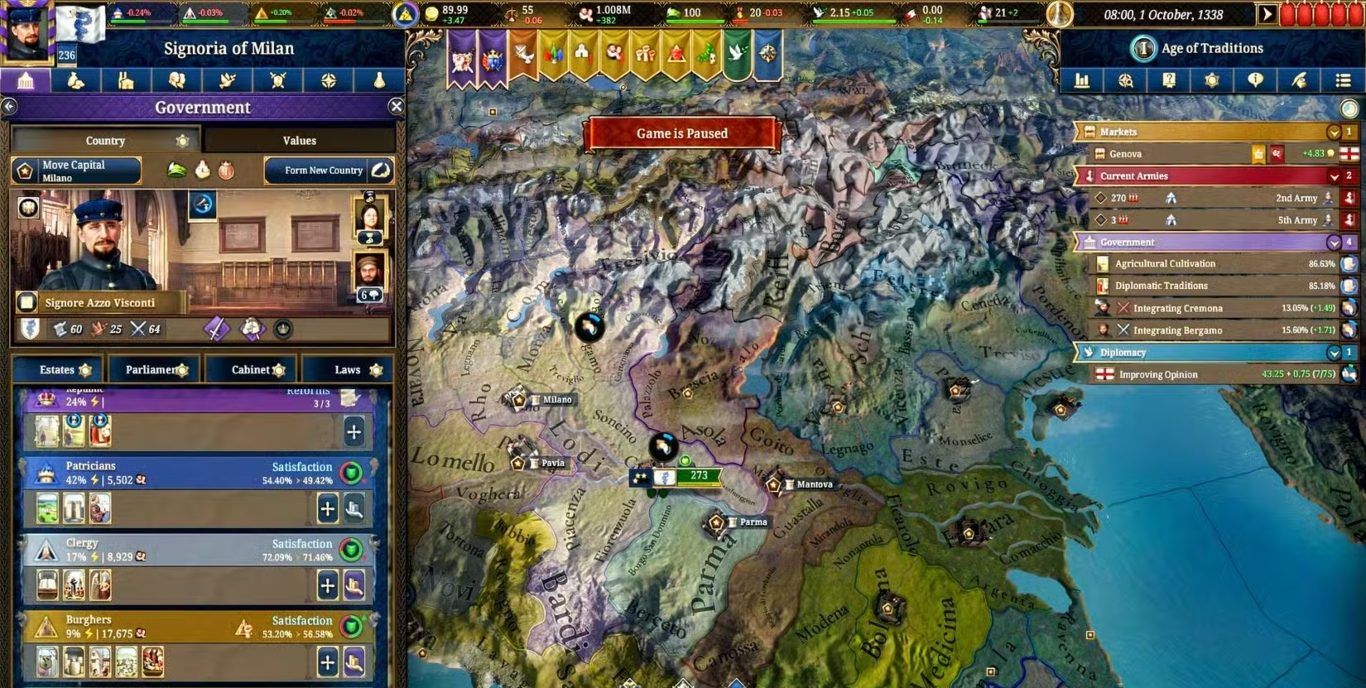Switch to the Values tab
The image size is (1366, 688).
tap(299, 141)
